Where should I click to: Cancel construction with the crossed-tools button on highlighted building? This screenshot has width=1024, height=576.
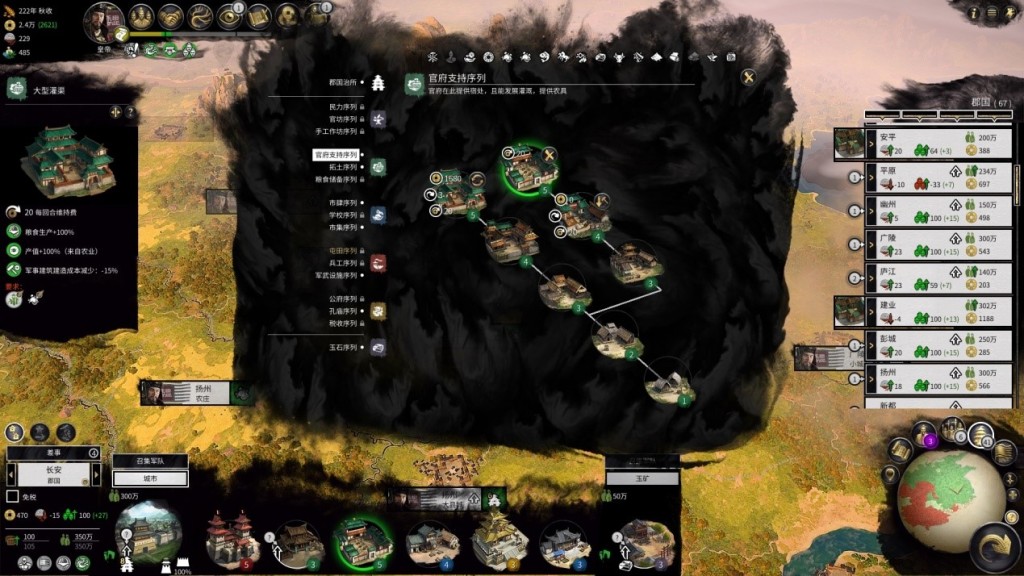coord(548,154)
